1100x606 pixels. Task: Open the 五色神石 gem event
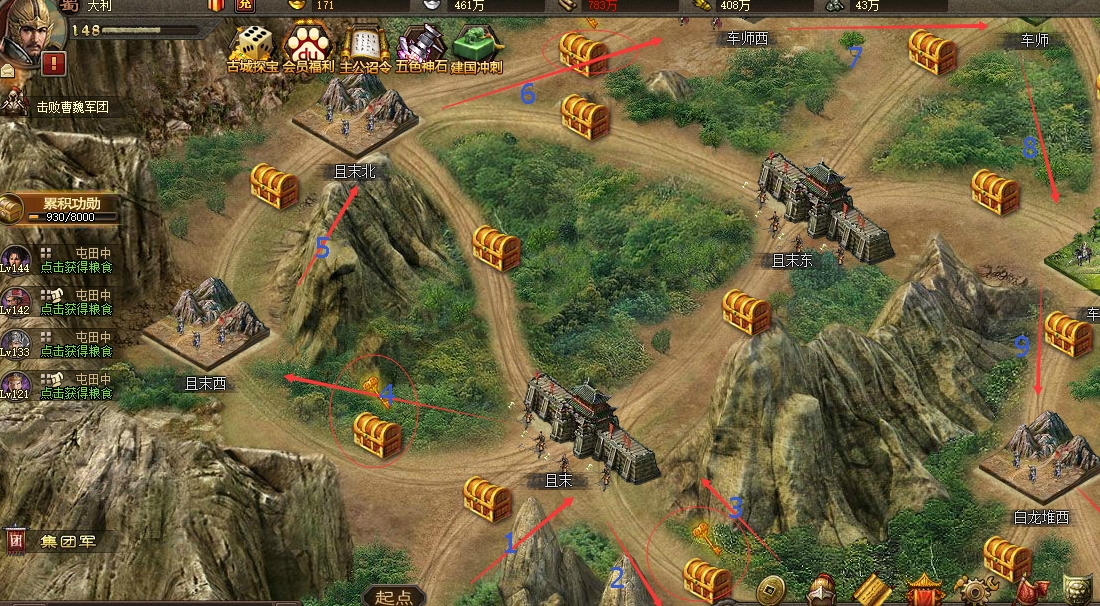pyautogui.click(x=420, y=47)
